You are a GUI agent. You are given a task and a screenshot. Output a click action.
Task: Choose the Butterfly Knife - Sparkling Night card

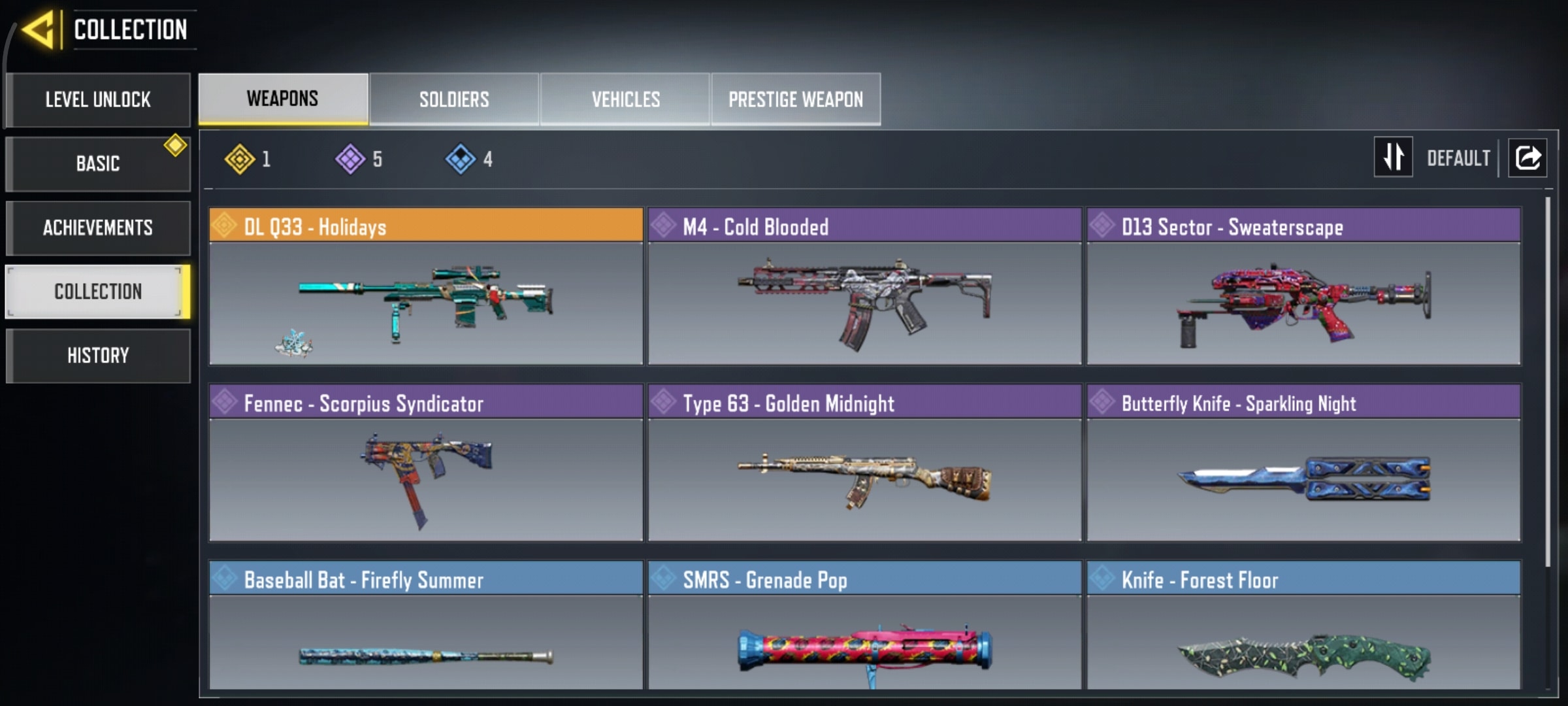click(1303, 463)
